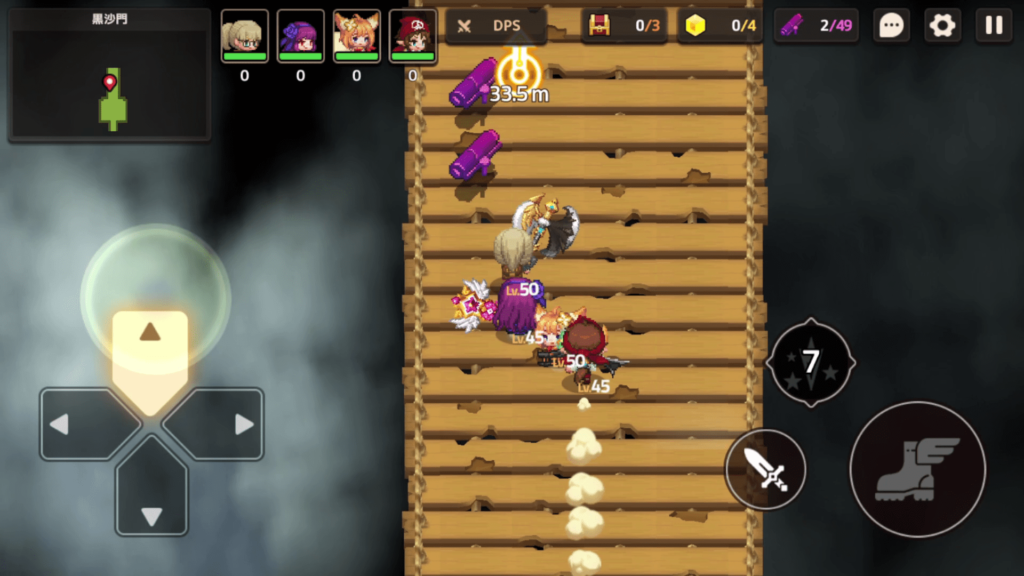Select the red-hat hero portrait
The image size is (1024, 576).
pyautogui.click(x=412, y=37)
